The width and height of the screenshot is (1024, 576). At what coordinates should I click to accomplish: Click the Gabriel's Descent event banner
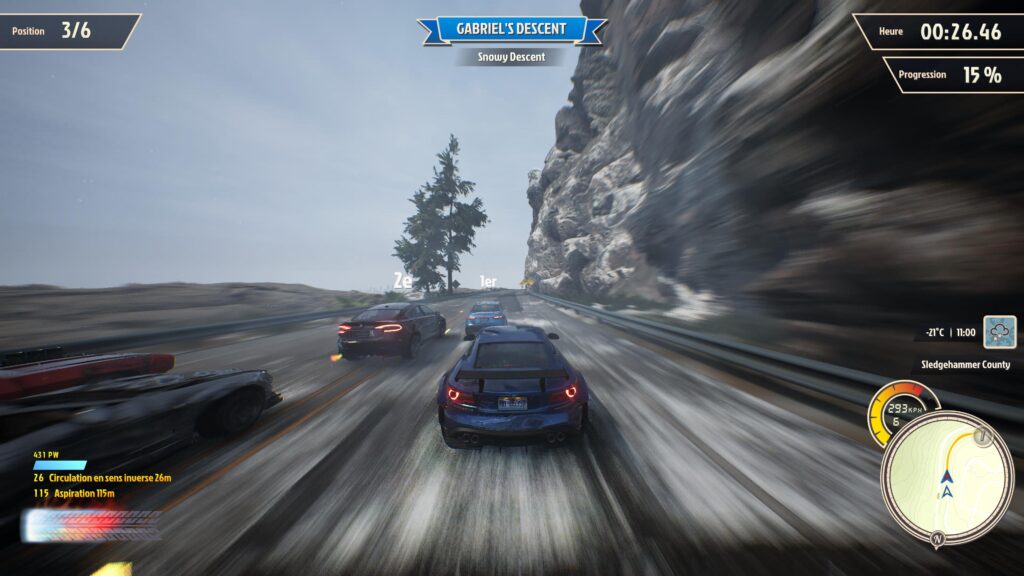[x=511, y=29]
